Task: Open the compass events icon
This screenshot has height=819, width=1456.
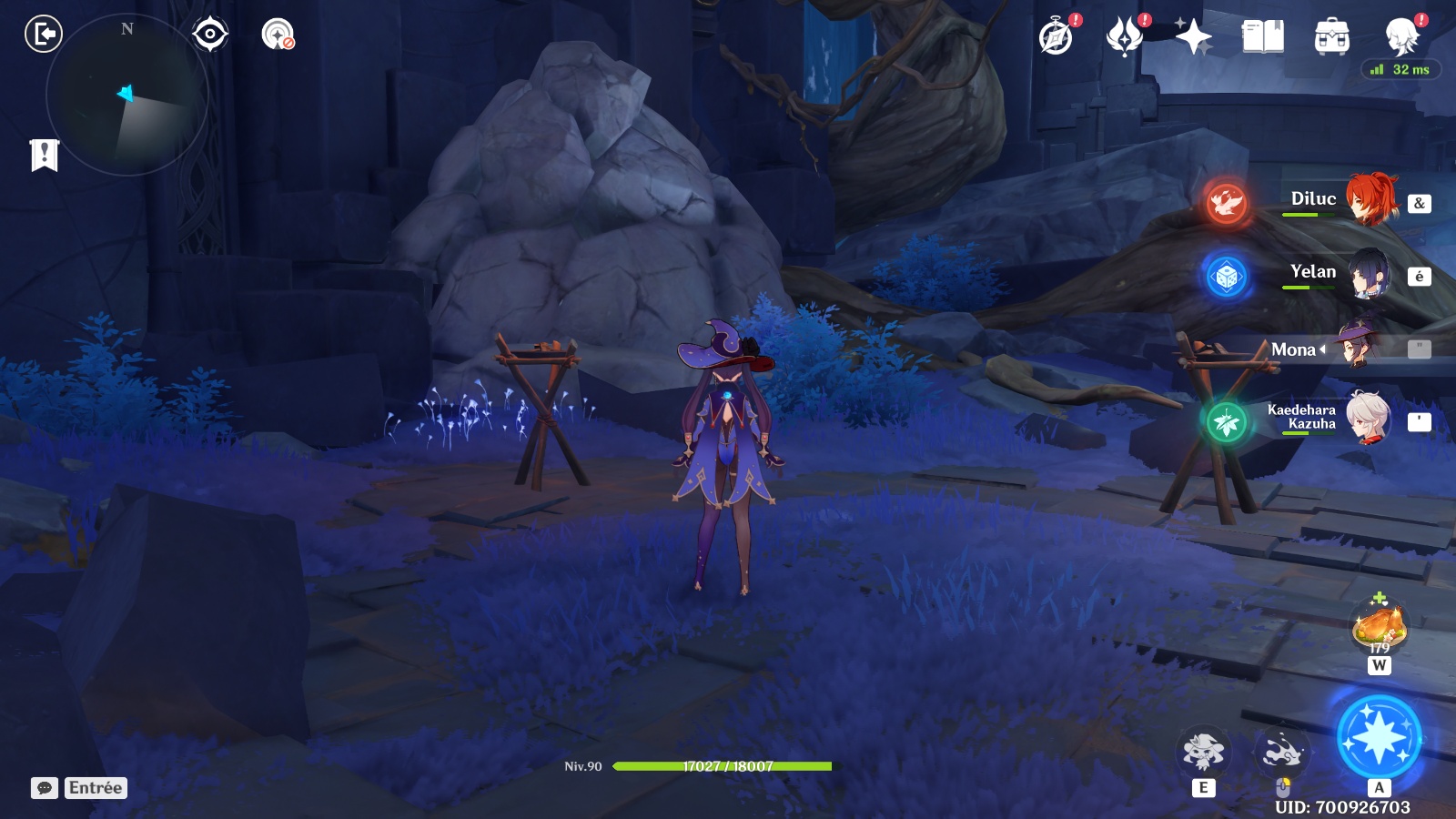Action: [x=1057, y=37]
